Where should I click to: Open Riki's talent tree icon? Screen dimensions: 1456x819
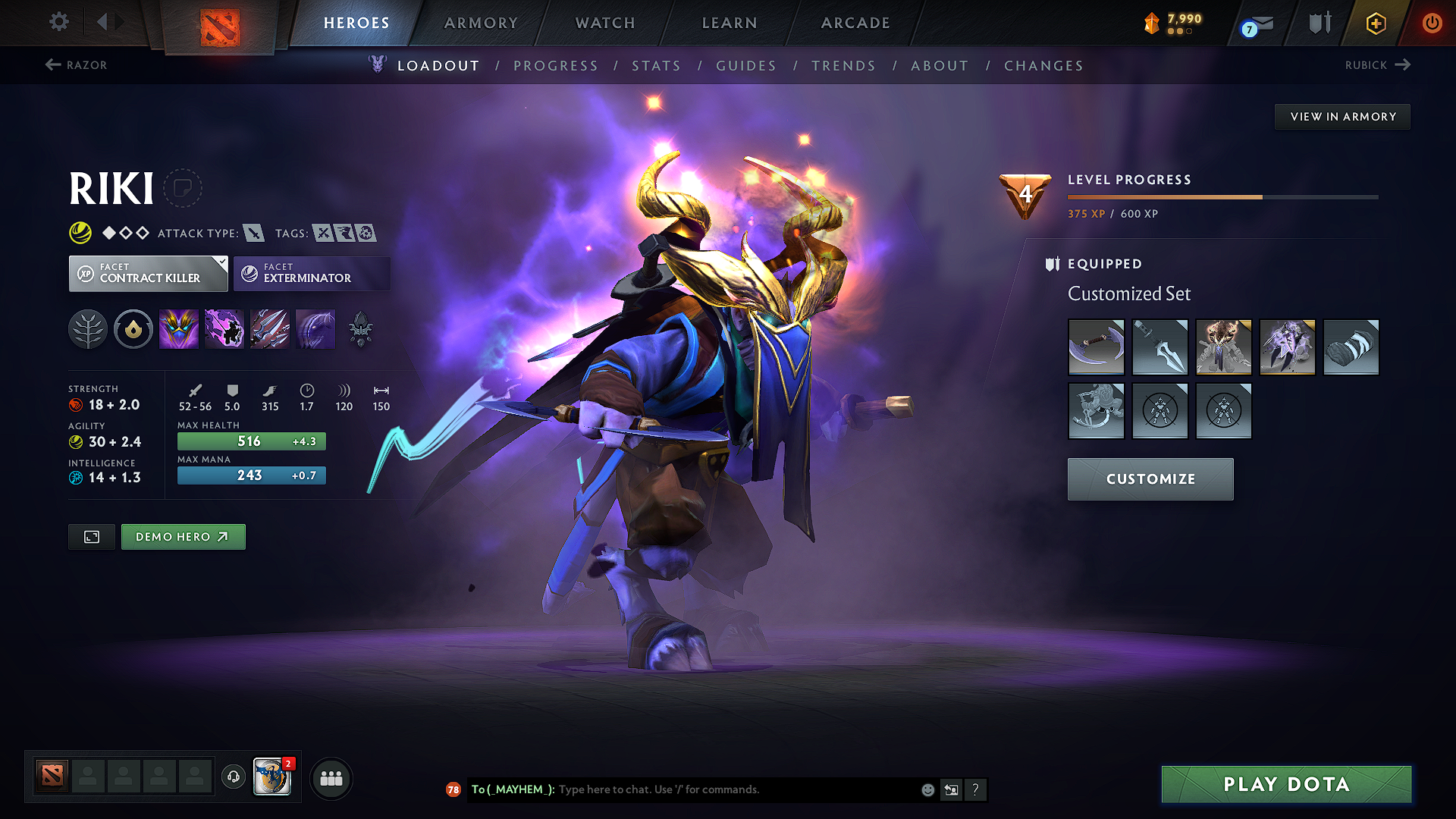(x=87, y=328)
